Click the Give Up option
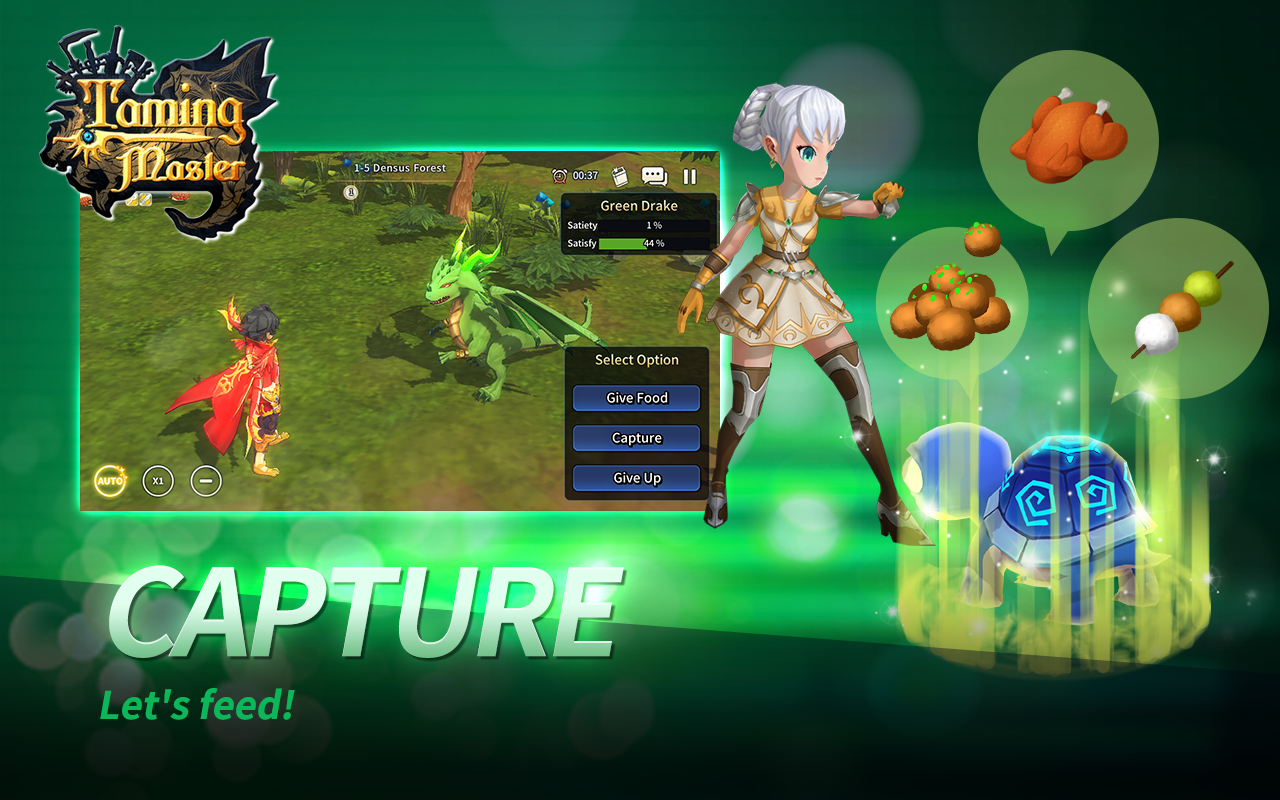 (636, 478)
